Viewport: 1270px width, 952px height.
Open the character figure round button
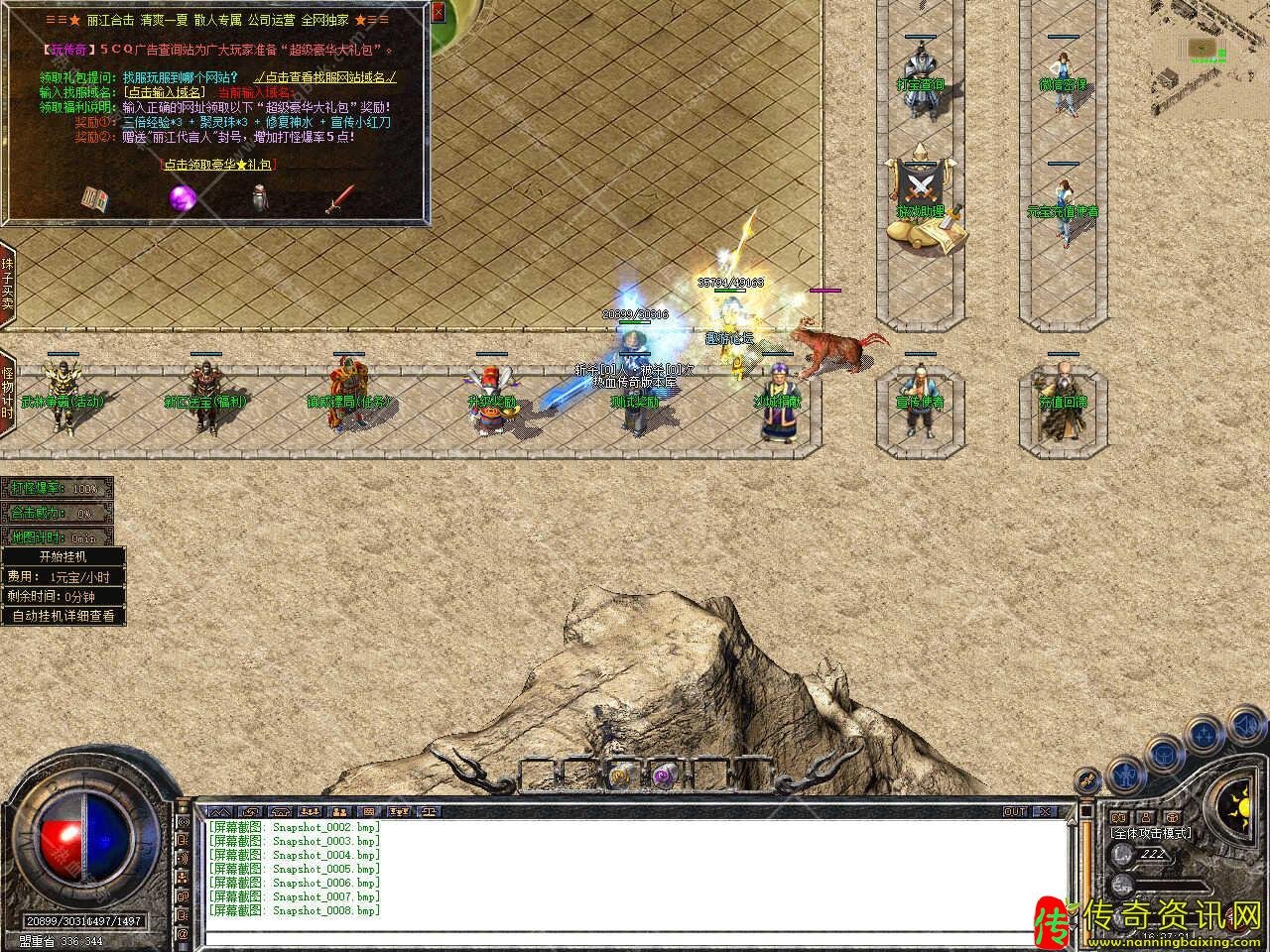coord(1124,773)
